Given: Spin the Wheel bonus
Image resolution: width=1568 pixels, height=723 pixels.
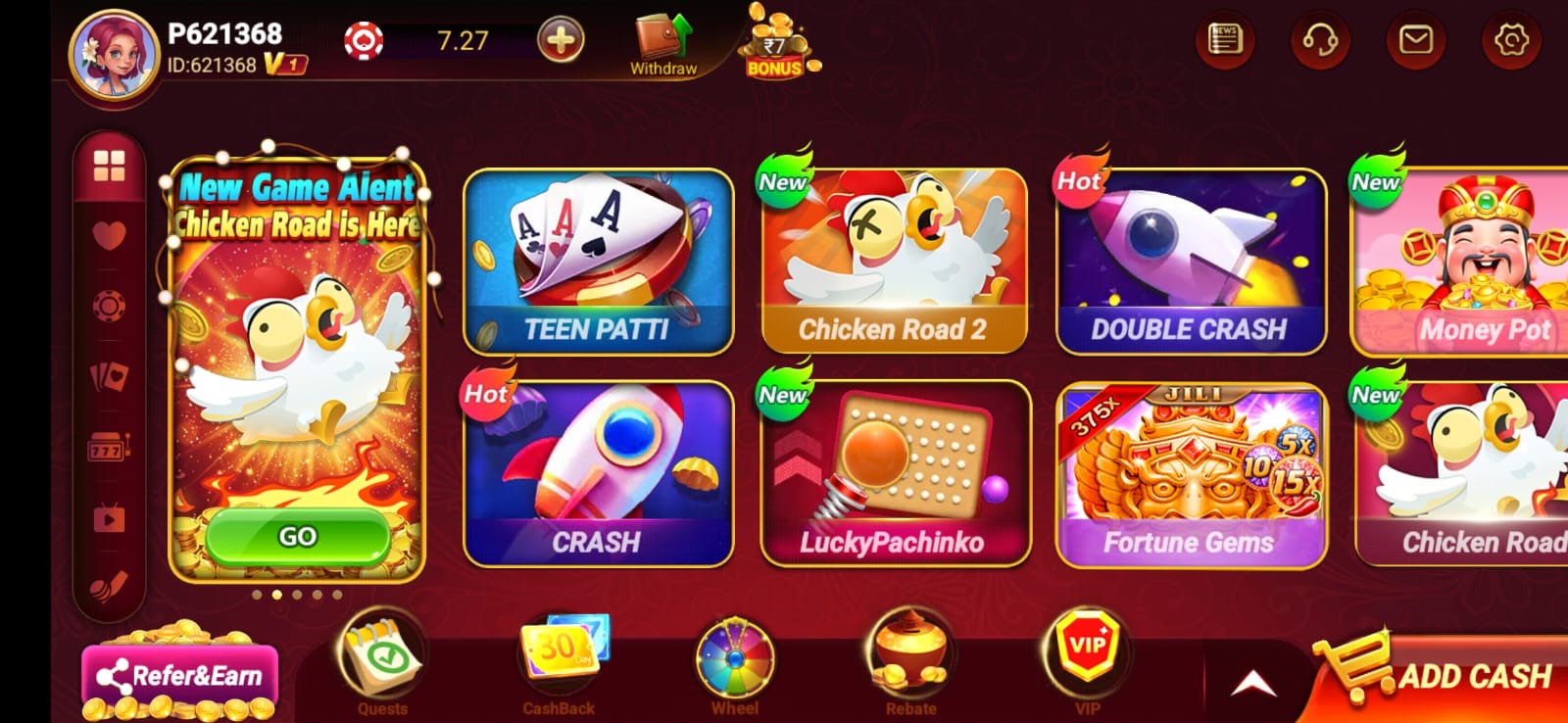Looking at the screenshot, I should [734, 662].
